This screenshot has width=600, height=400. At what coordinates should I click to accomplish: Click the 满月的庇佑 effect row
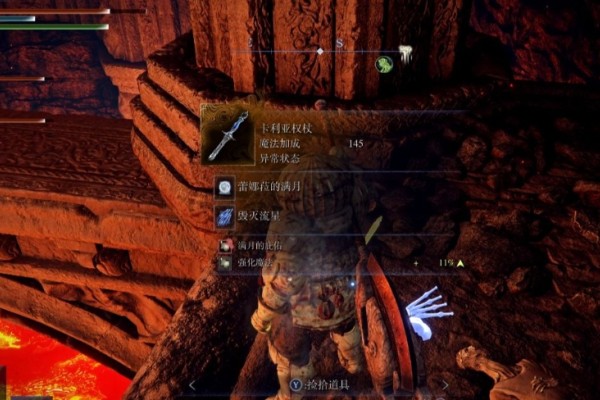(256, 245)
